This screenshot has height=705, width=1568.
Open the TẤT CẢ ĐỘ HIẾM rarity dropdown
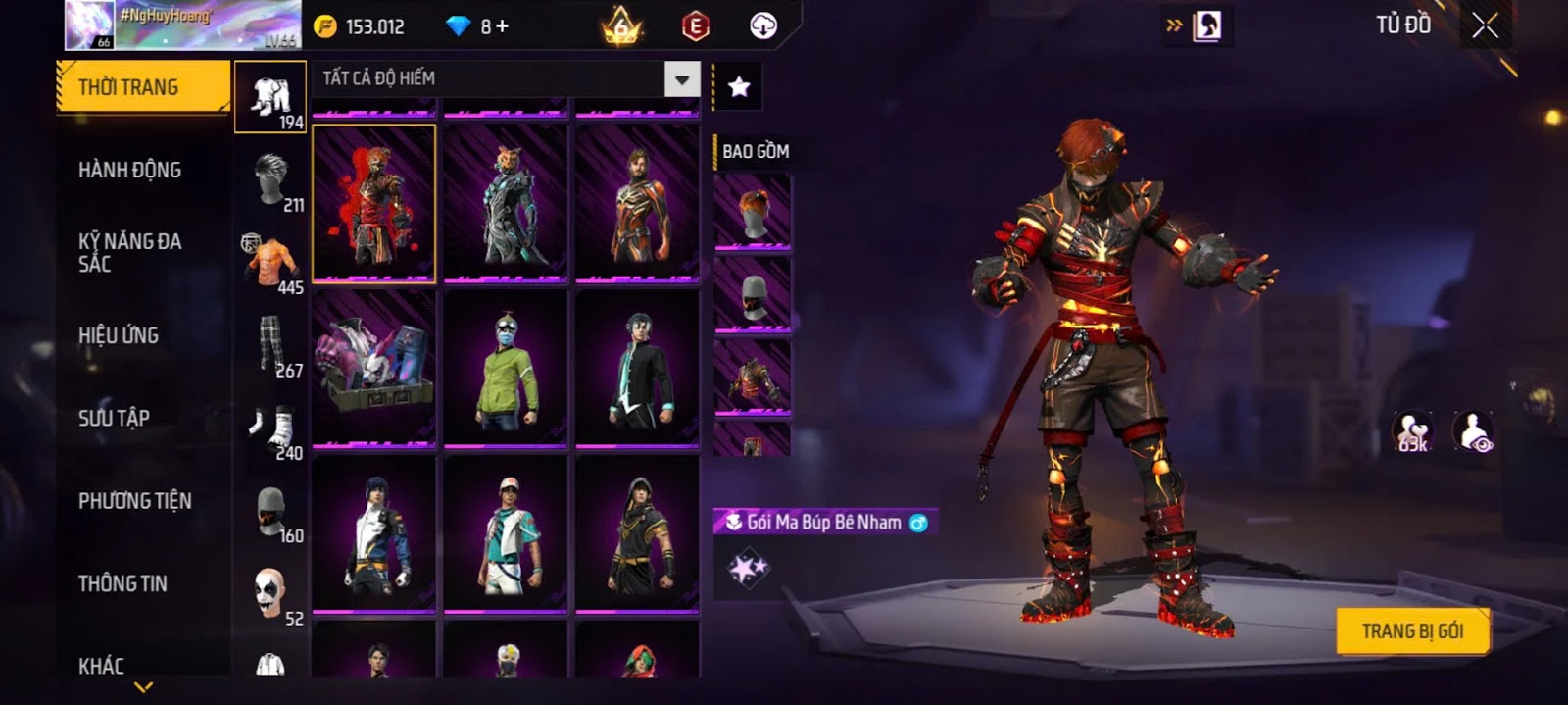pos(682,78)
